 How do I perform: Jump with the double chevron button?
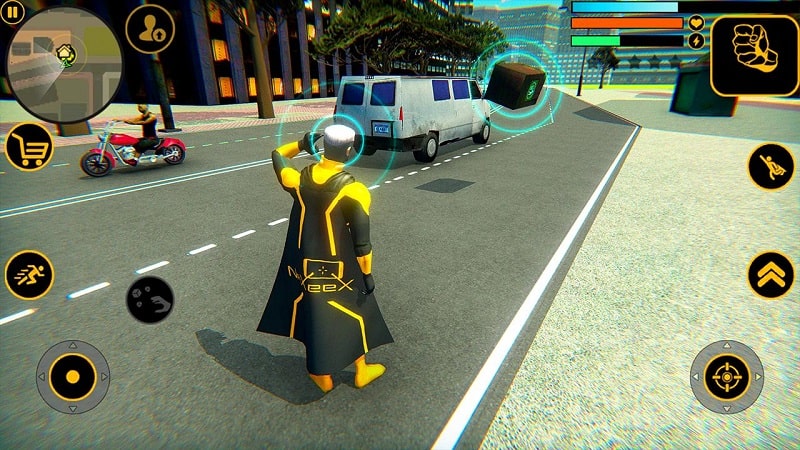point(771,273)
